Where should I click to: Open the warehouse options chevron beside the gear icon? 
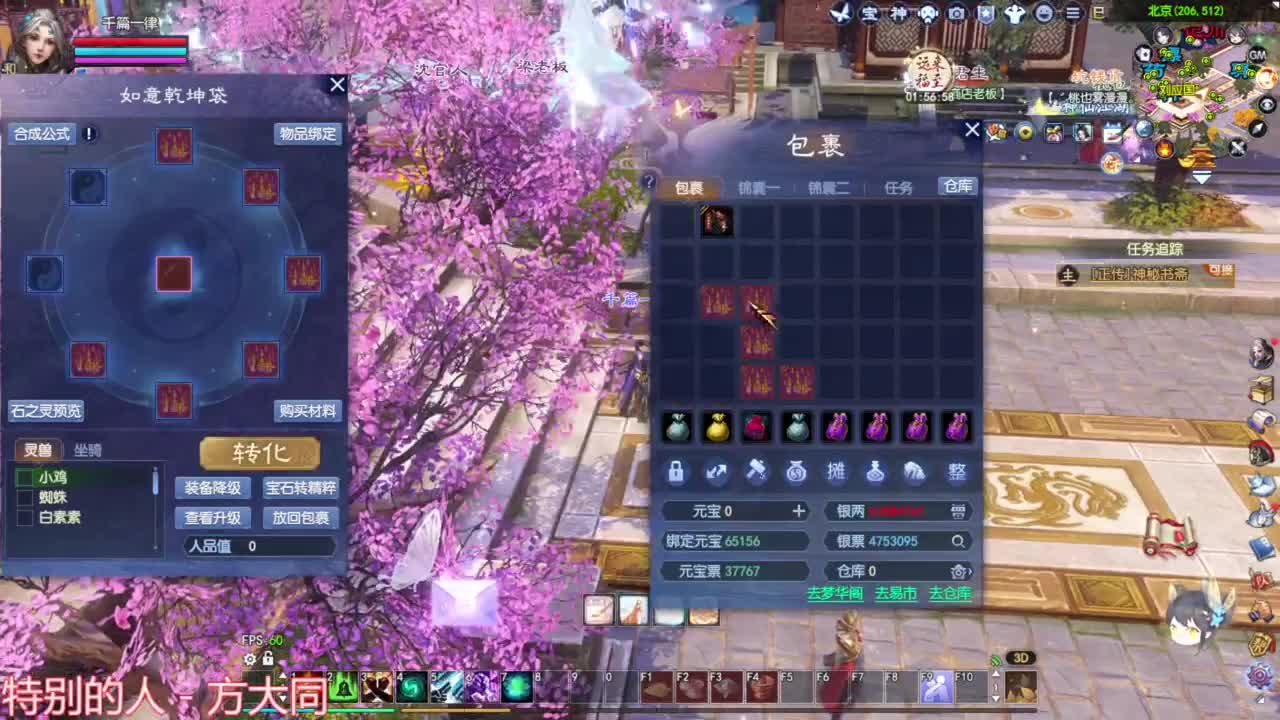click(x=969, y=571)
